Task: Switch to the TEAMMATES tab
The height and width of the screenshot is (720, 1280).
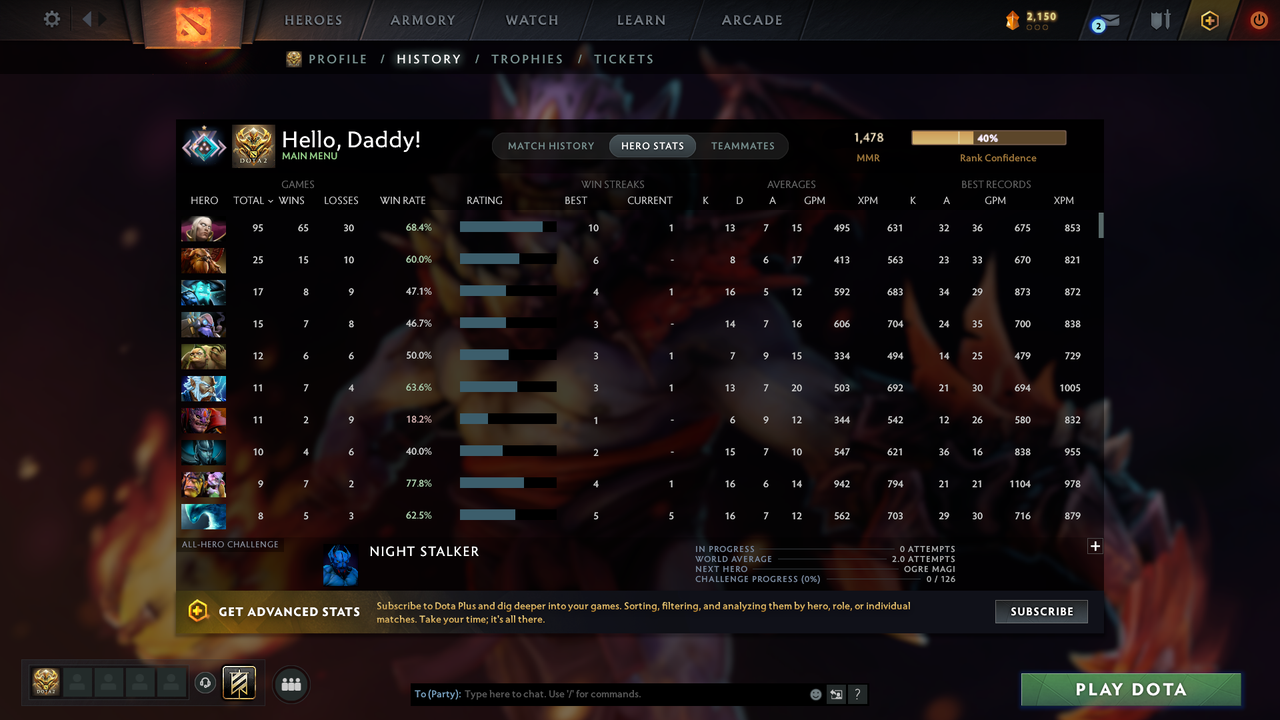Action: 742,145
